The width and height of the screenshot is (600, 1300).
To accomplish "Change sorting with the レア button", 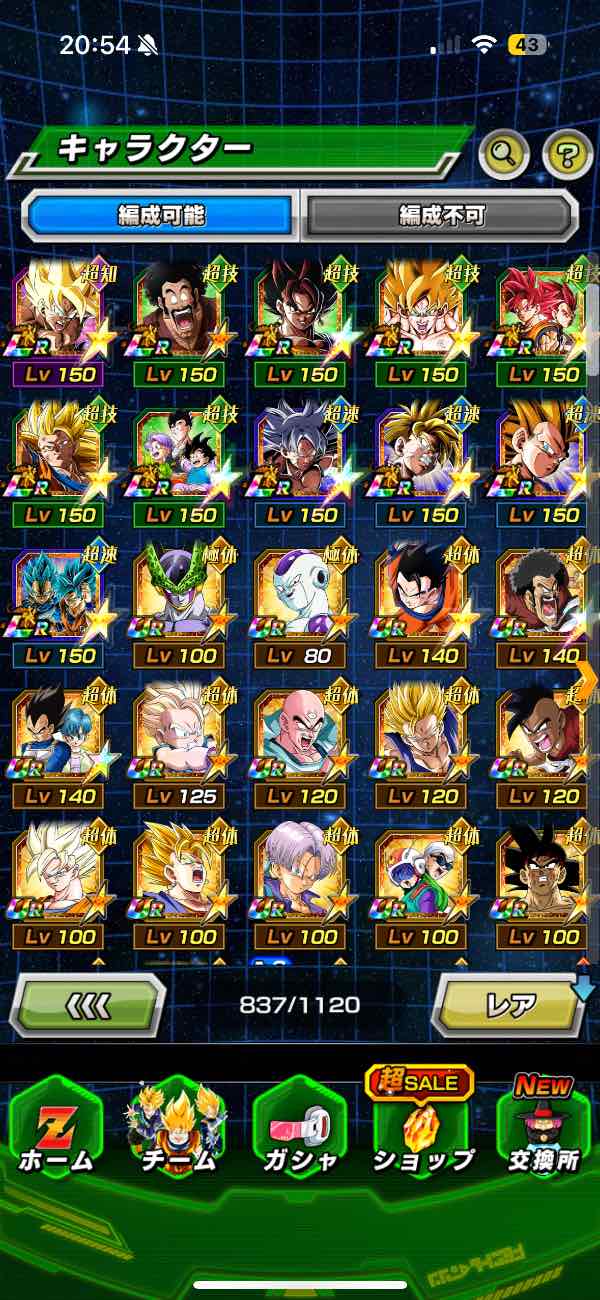I will pyautogui.click(x=510, y=1004).
